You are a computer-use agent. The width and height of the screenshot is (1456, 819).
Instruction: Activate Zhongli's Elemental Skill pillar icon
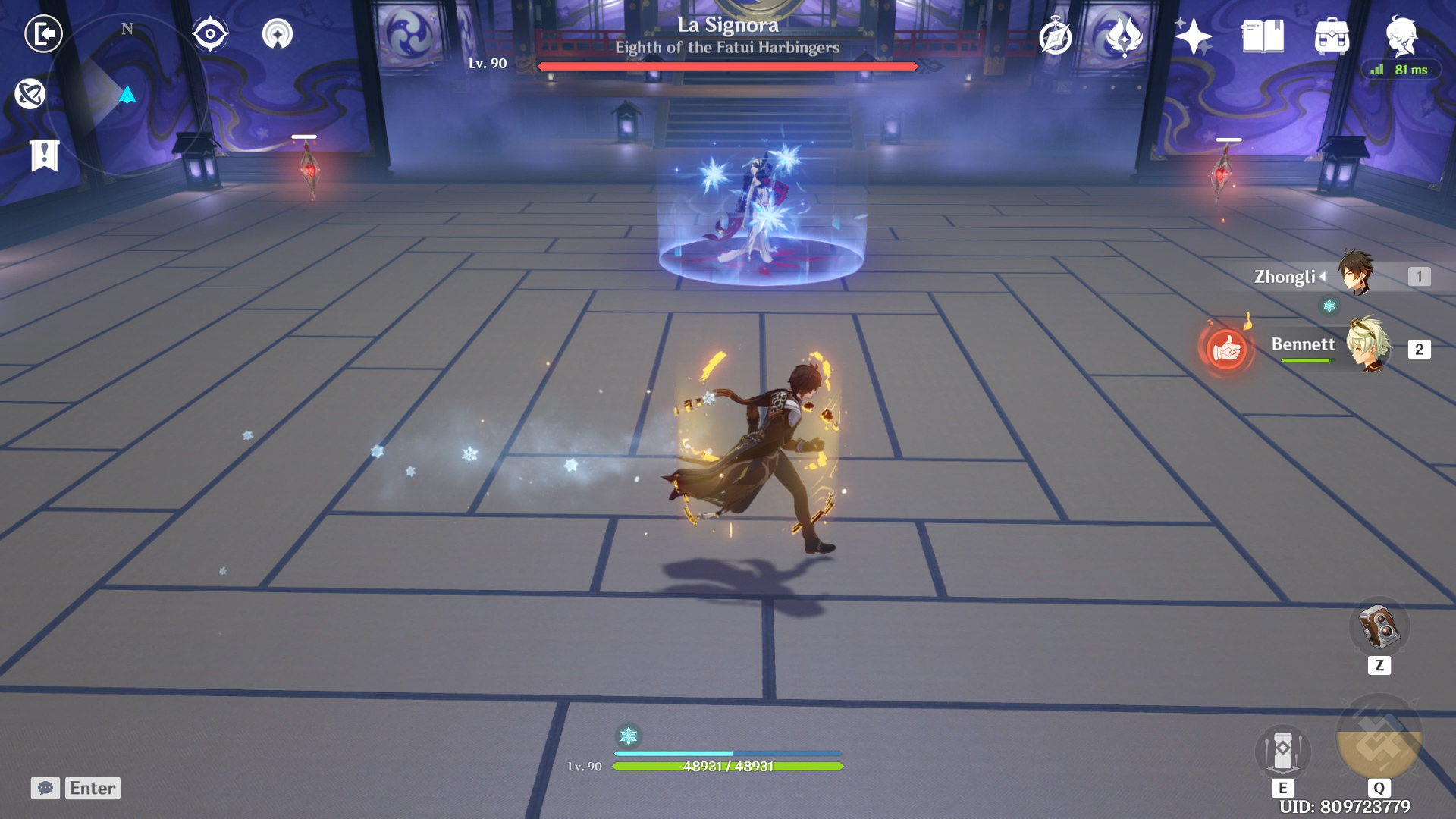click(x=1282, y=751)
